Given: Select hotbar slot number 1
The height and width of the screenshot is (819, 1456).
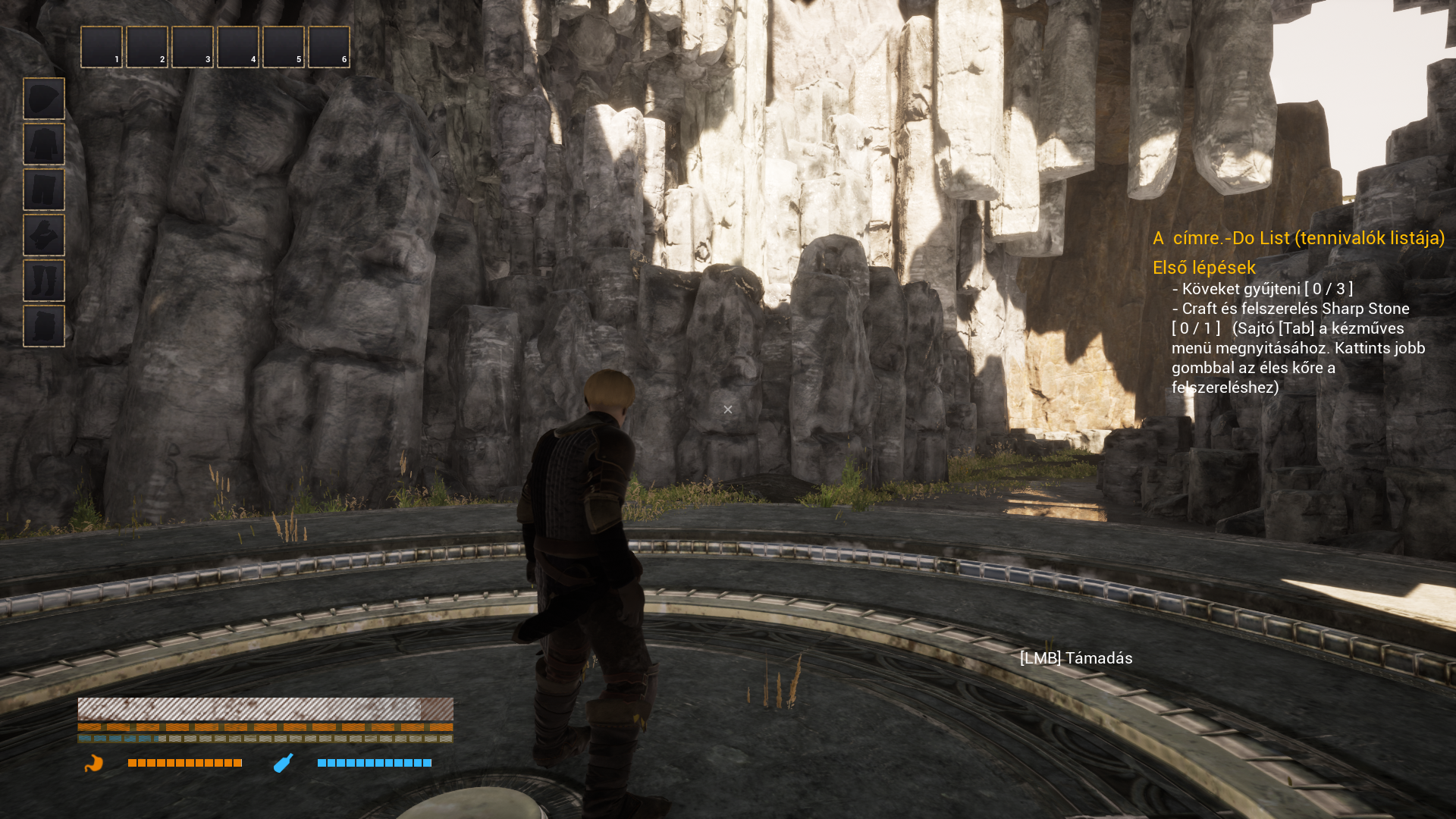Looking at the screenshot, I should point(102,47).
